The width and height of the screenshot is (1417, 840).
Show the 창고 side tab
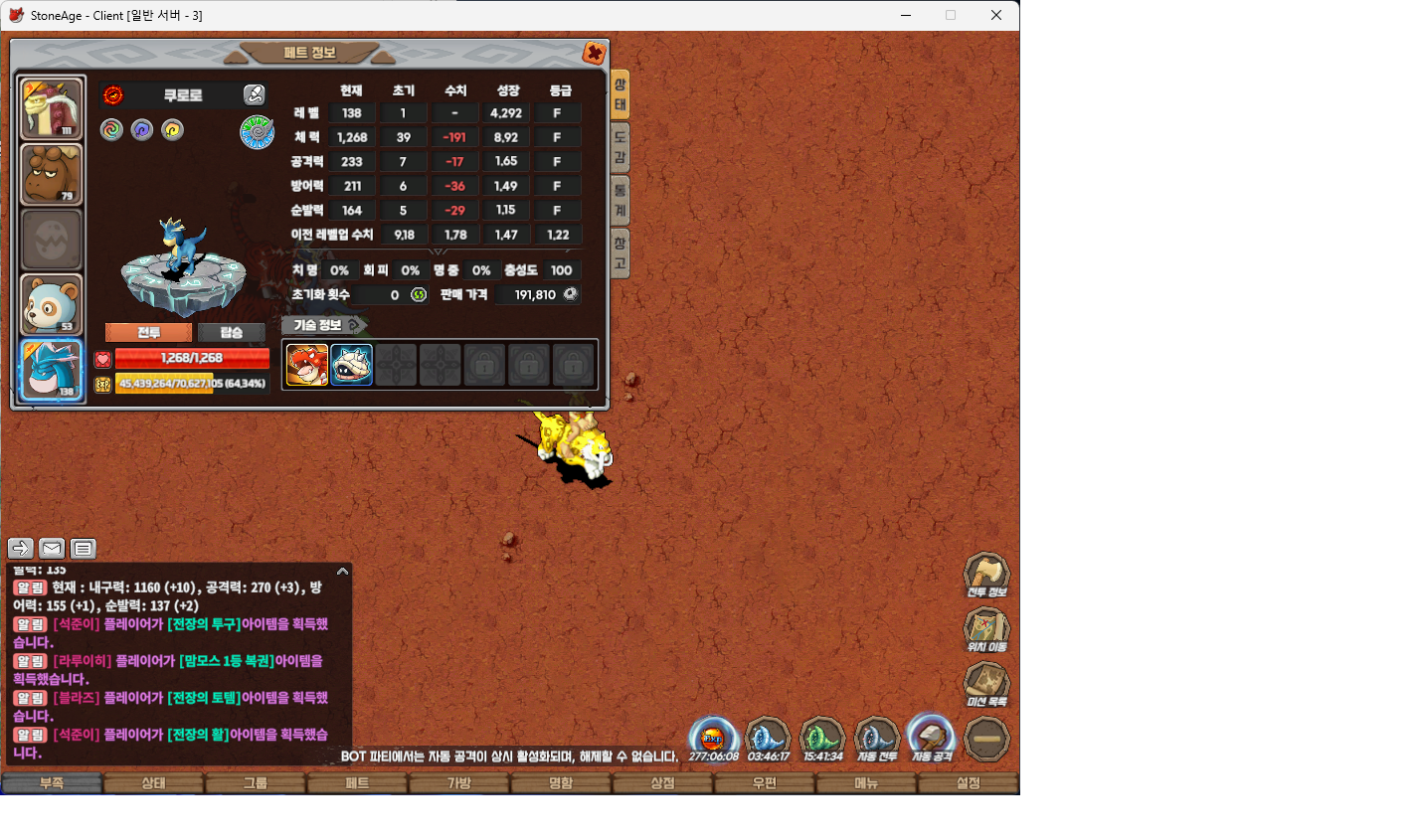click(620, 252)
